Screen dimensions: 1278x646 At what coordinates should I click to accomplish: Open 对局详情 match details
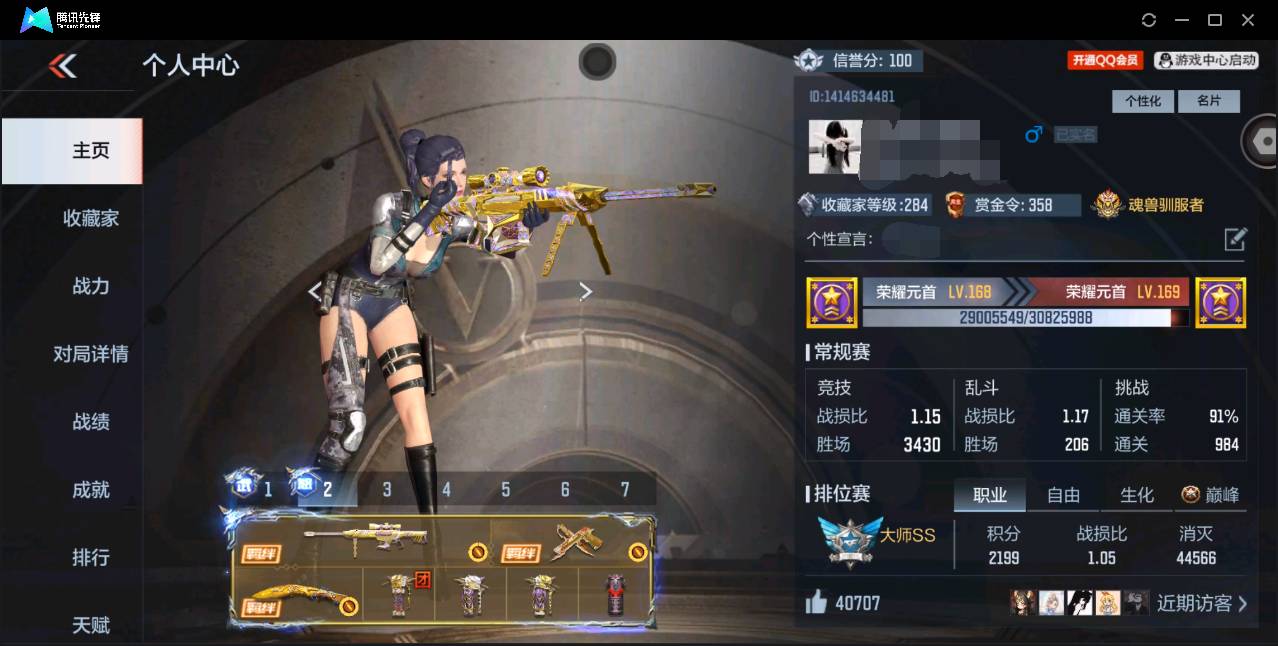(90, 354)
